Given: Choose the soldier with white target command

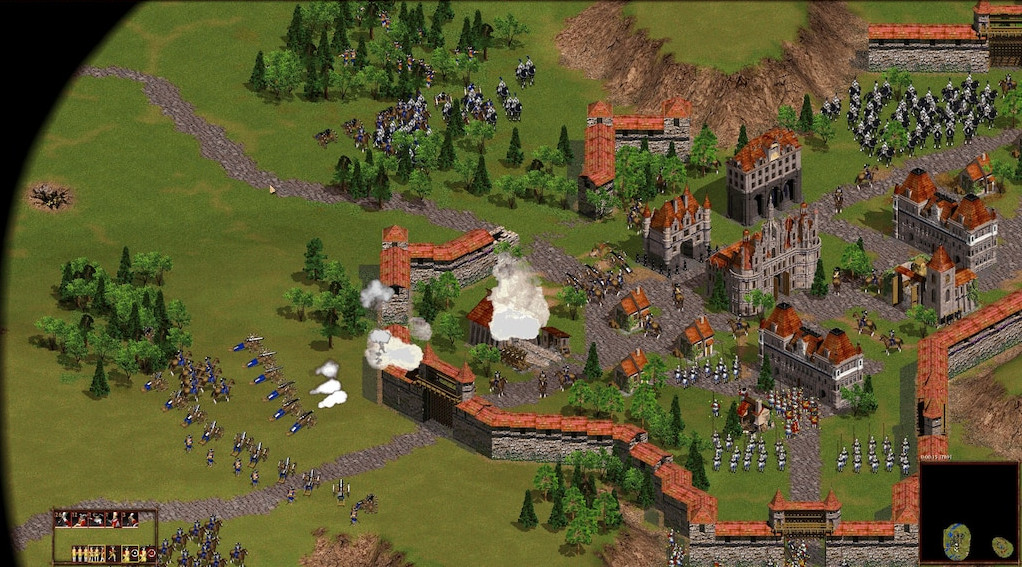Looking at the screenshot, I should (x=130, y=553).
